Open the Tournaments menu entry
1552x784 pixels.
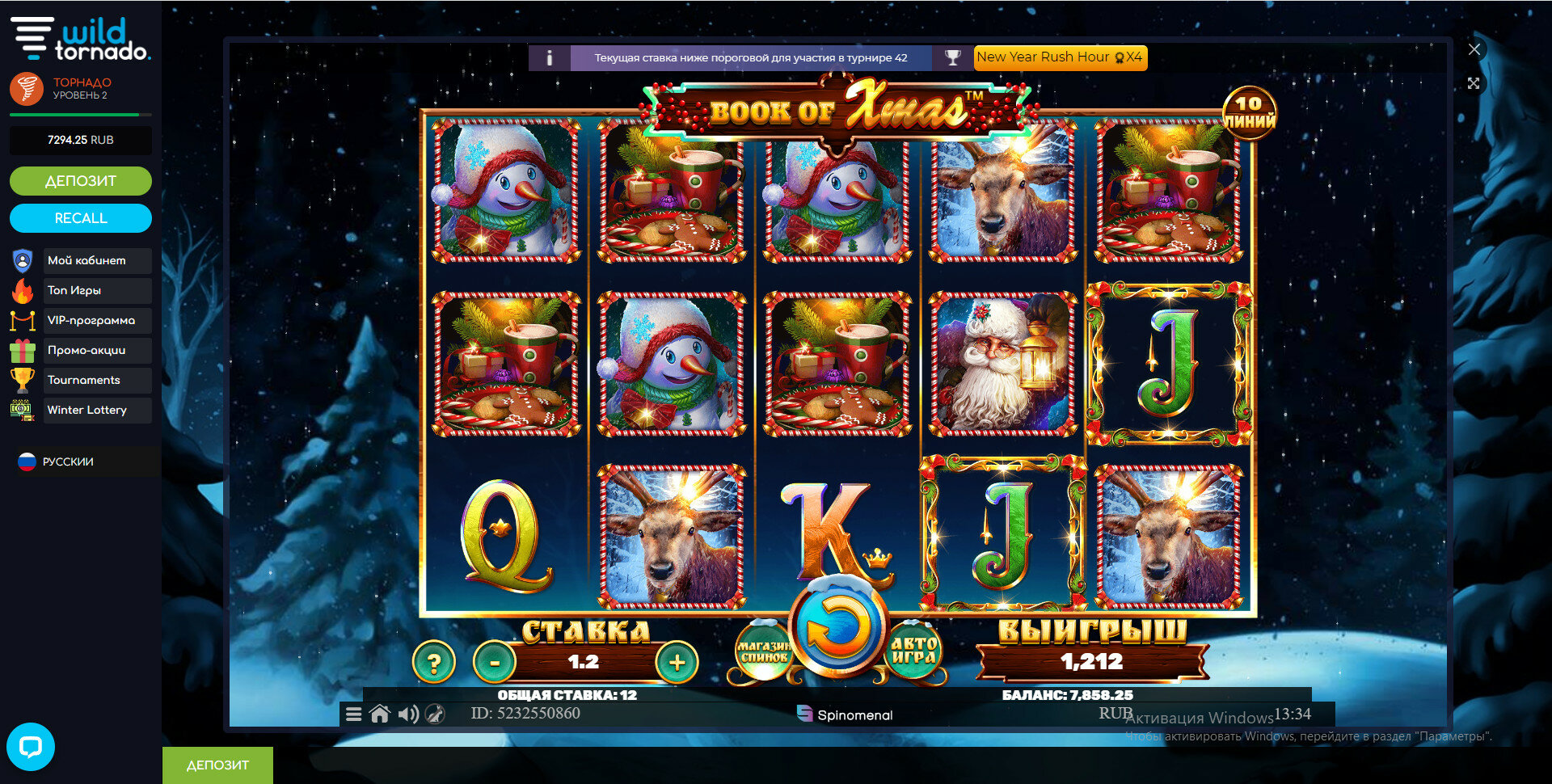(84, 380)
